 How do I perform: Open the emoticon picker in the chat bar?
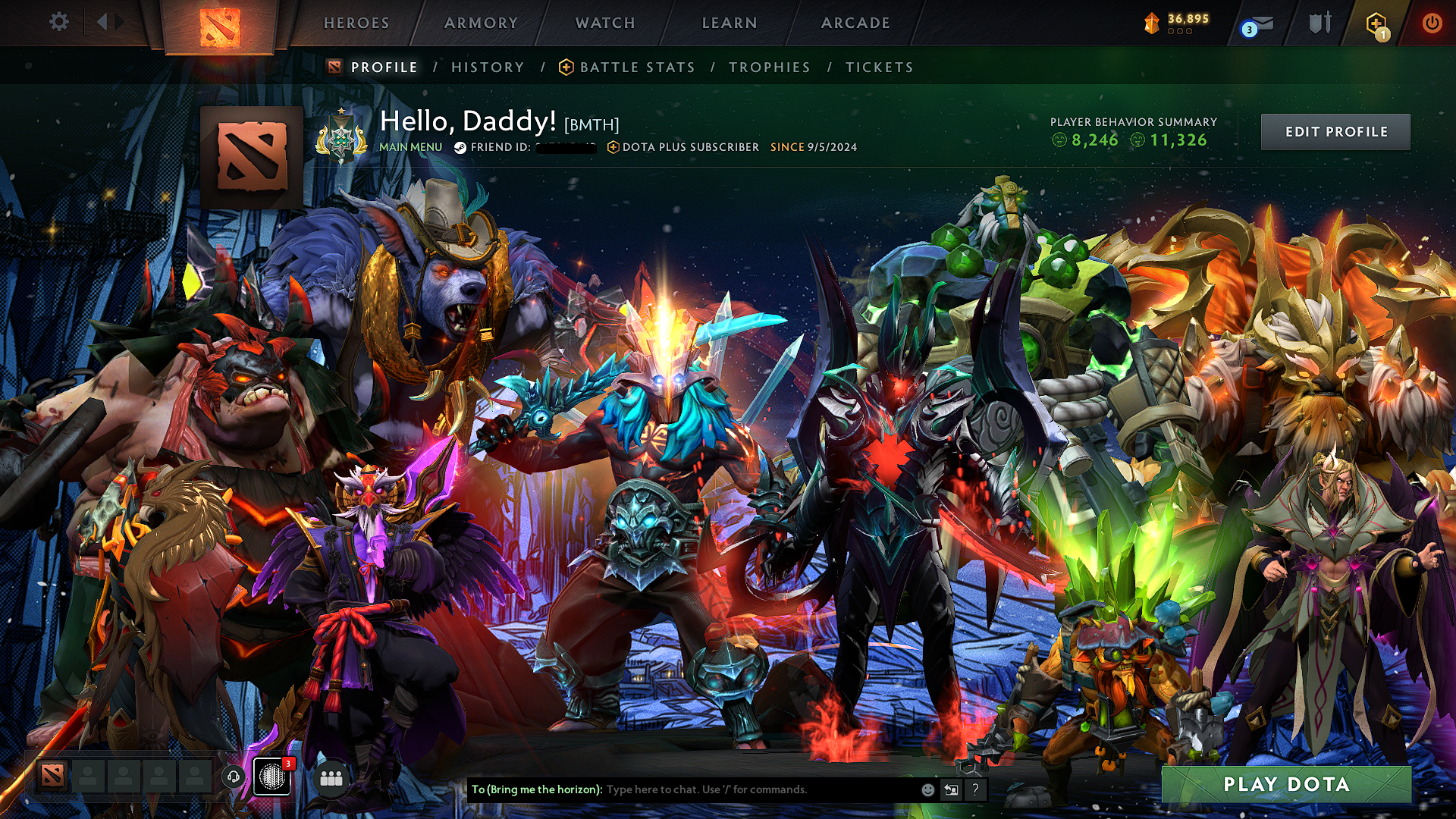pyautogui.click(x=927, y=789)
